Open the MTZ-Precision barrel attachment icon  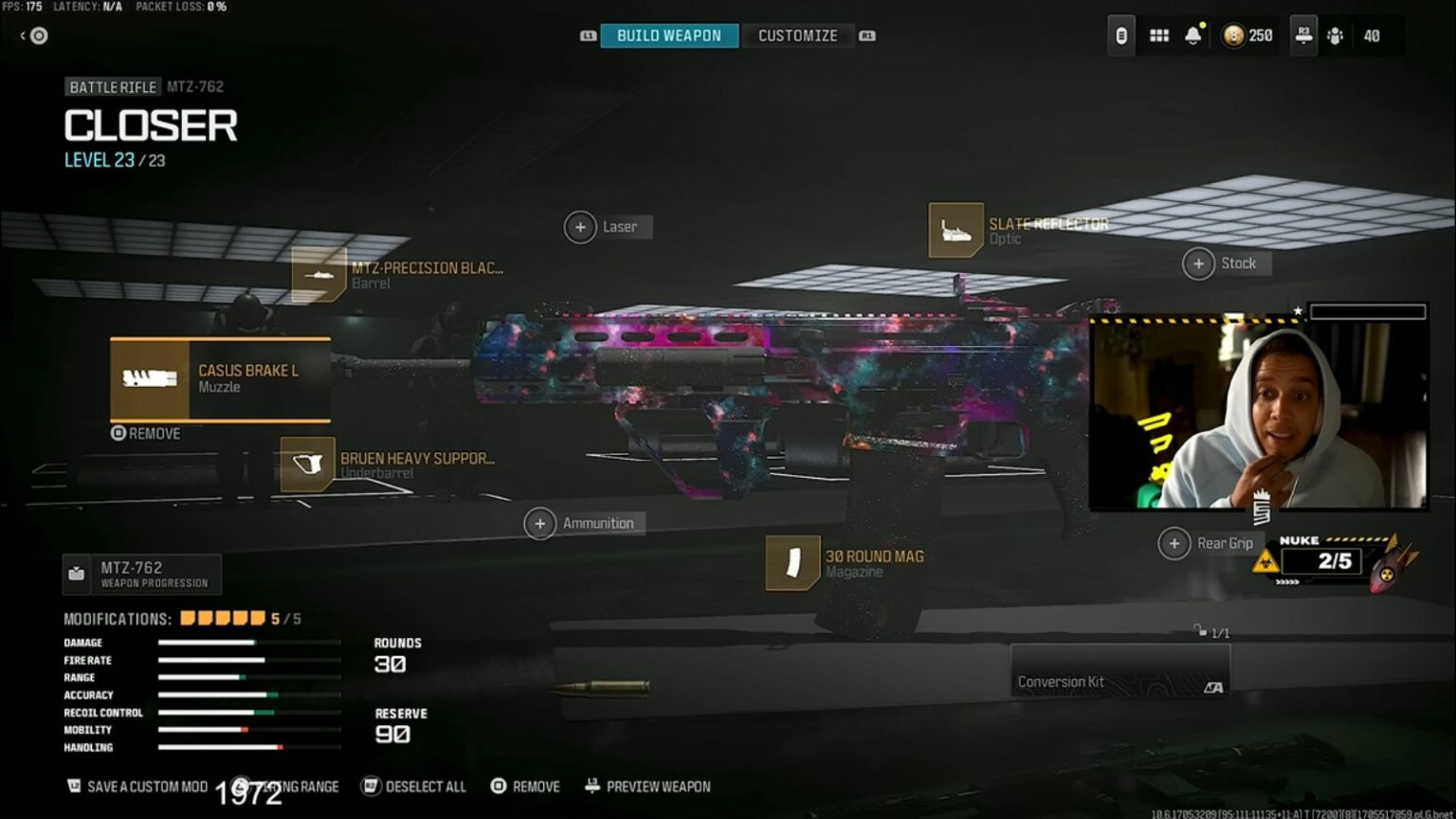pyautogui.click(x=319, y=275)
